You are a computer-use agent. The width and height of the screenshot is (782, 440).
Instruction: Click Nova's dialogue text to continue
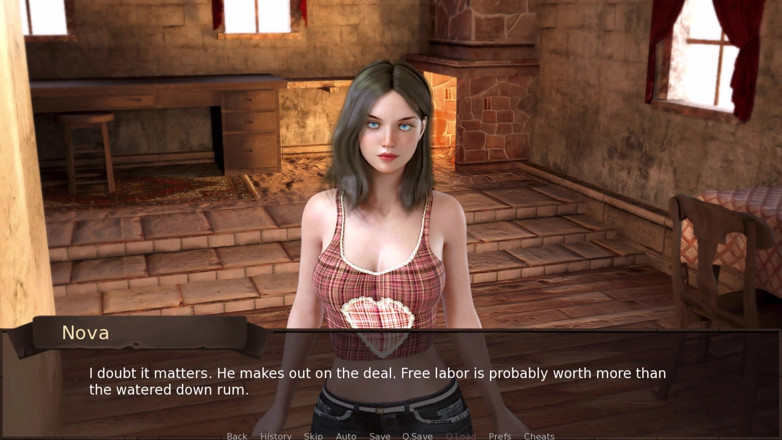pos(377,381)
